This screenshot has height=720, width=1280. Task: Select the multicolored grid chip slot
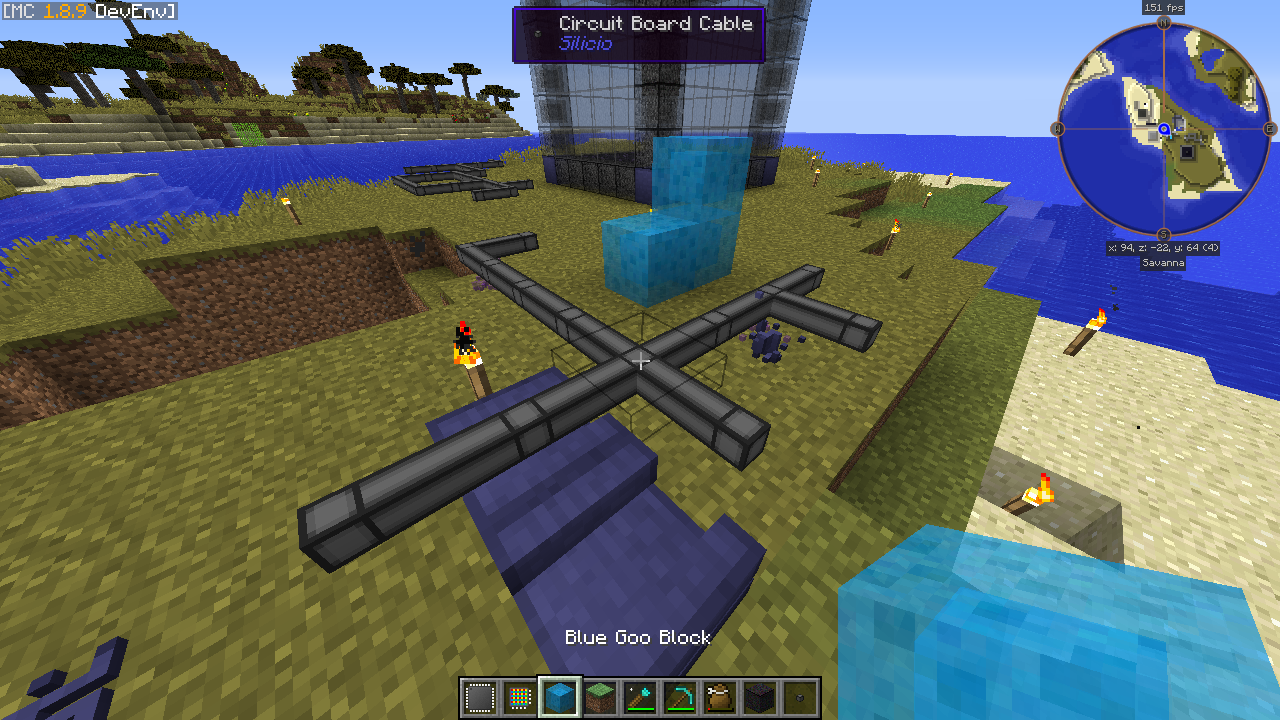[x=519, y=697]
